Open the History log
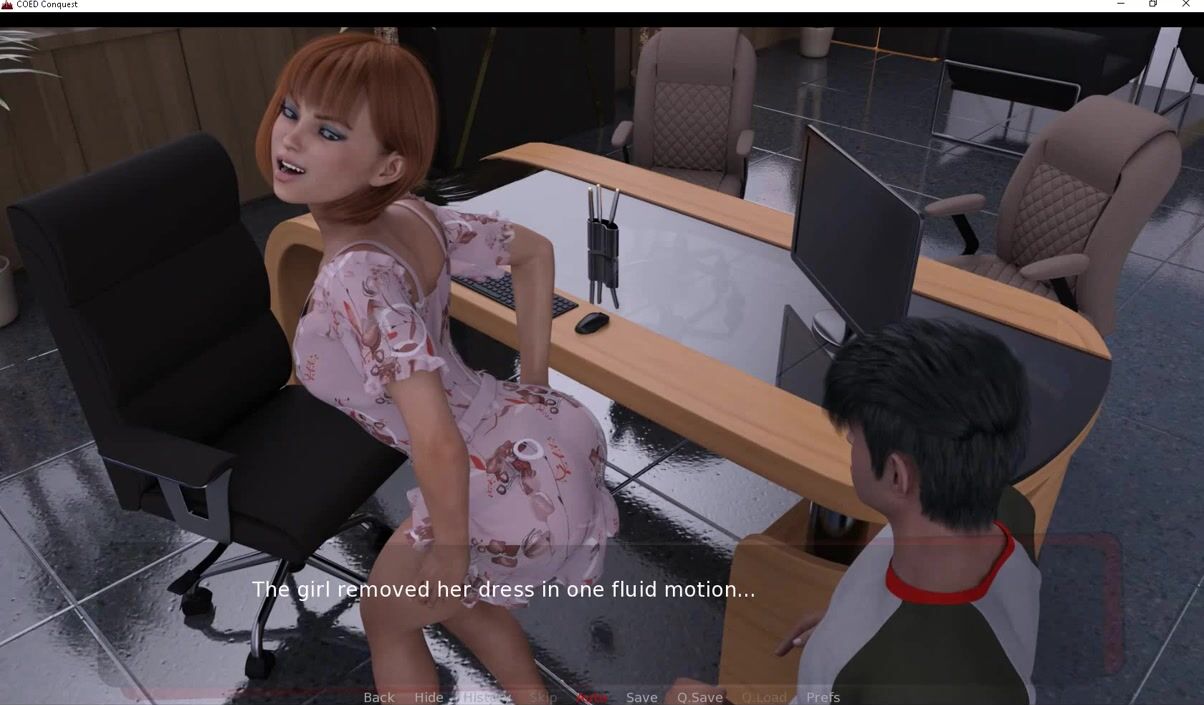The height and width of the screenshot is (705, 1204). 485,697
